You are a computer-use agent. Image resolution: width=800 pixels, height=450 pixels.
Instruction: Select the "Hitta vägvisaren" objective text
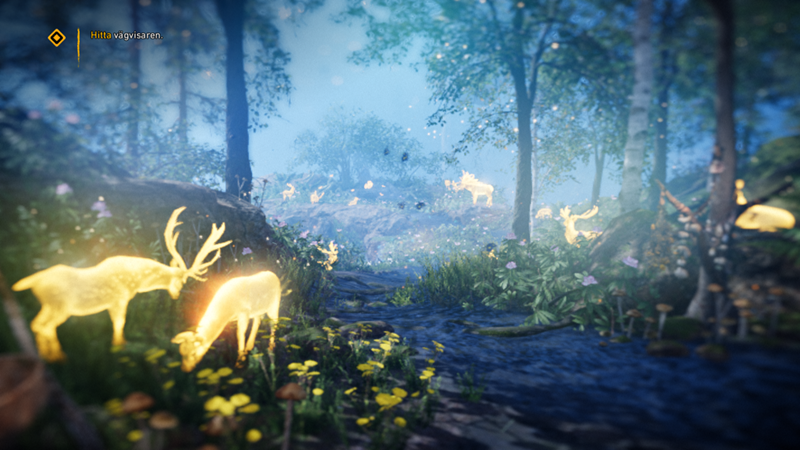tap(125, 35)
